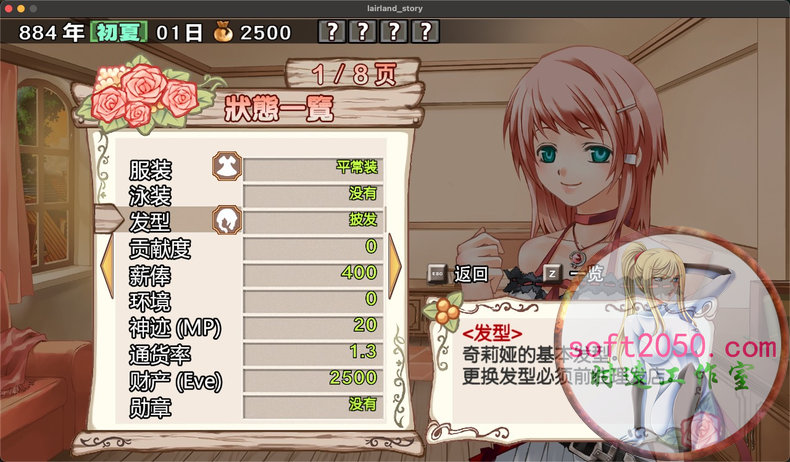This screenshot has width=790, height=462.
Task: Select the 薪俸 salary row
Action: coord(255,273)
